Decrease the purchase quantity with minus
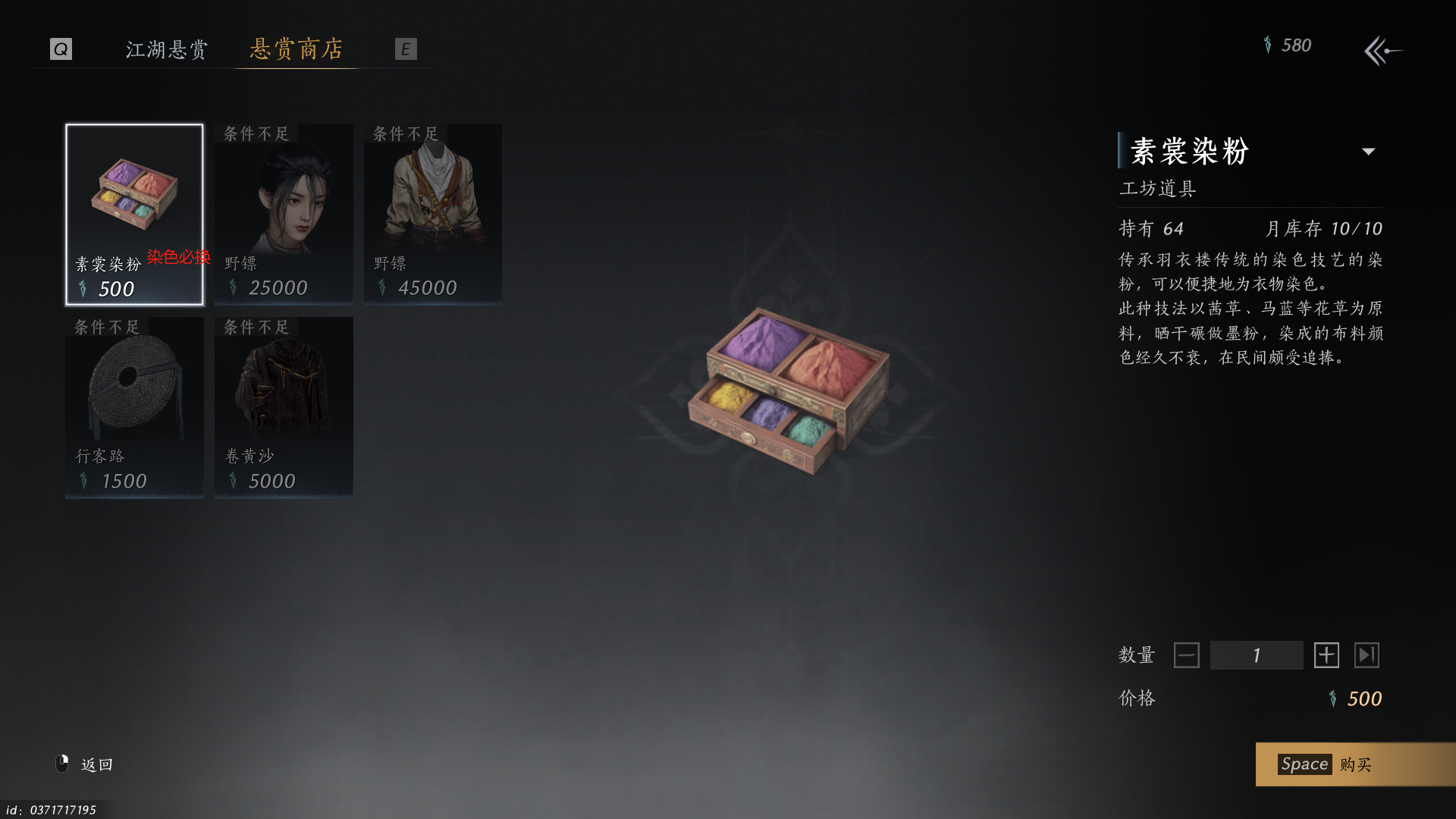Screen dimensions: 1456x819 point(1186,655)
